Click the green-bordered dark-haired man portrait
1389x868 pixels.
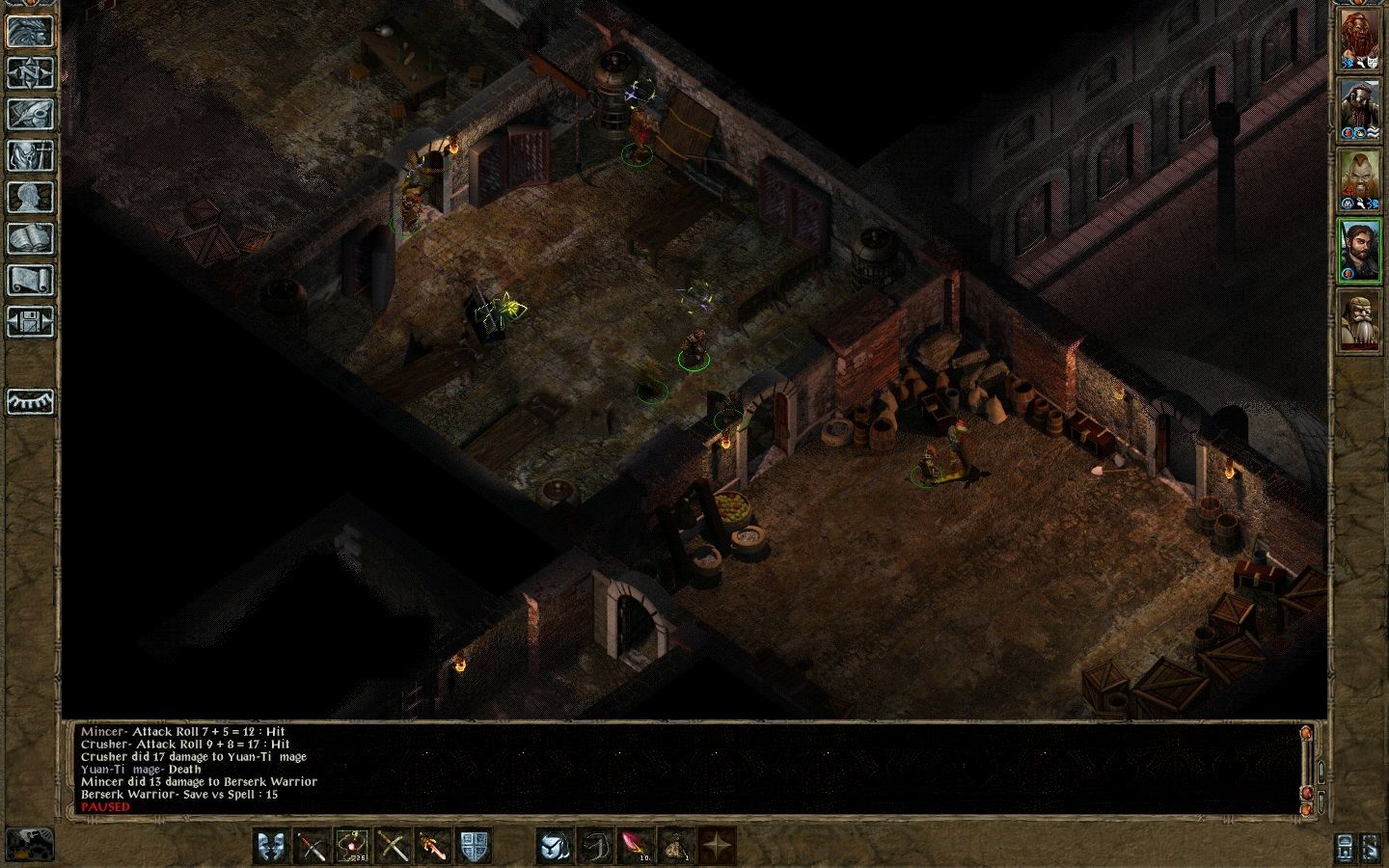1359,252
